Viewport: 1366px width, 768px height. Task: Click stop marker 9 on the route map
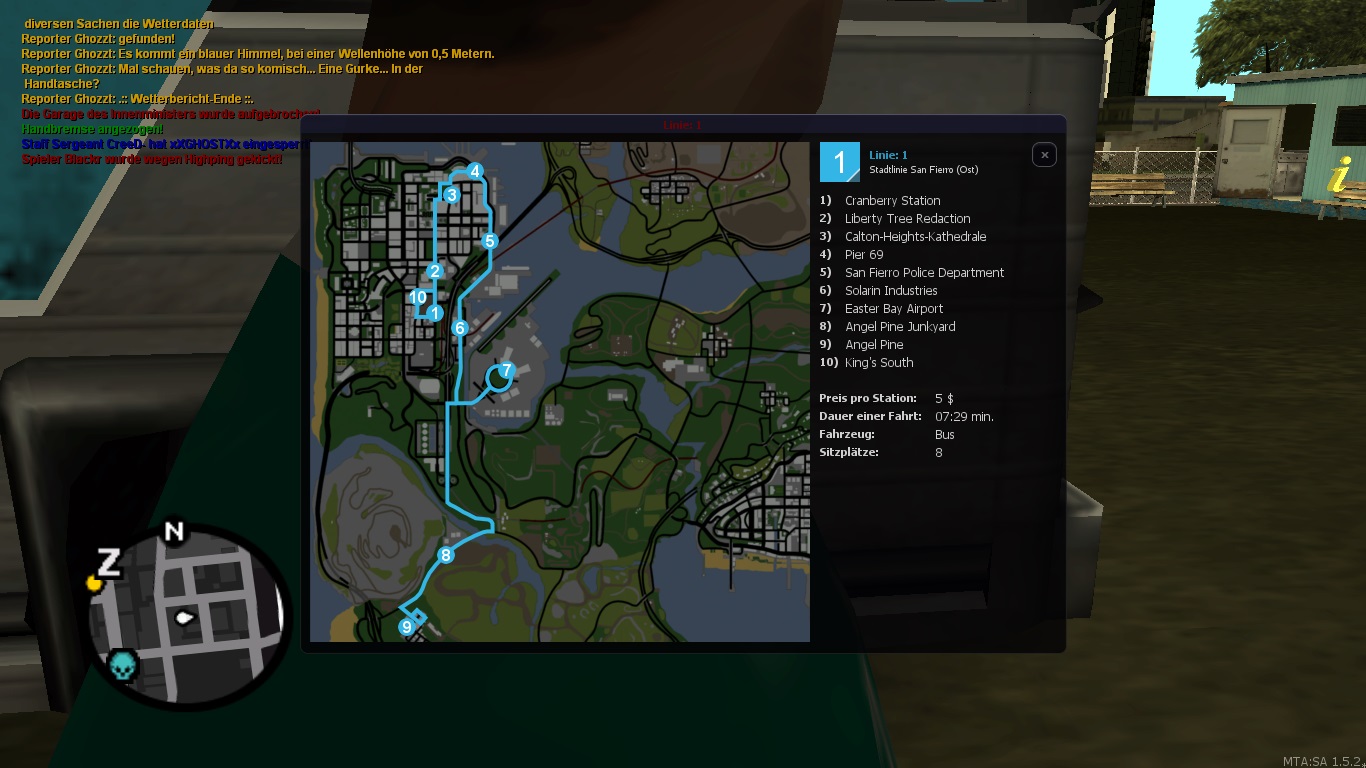pos(406,627)
